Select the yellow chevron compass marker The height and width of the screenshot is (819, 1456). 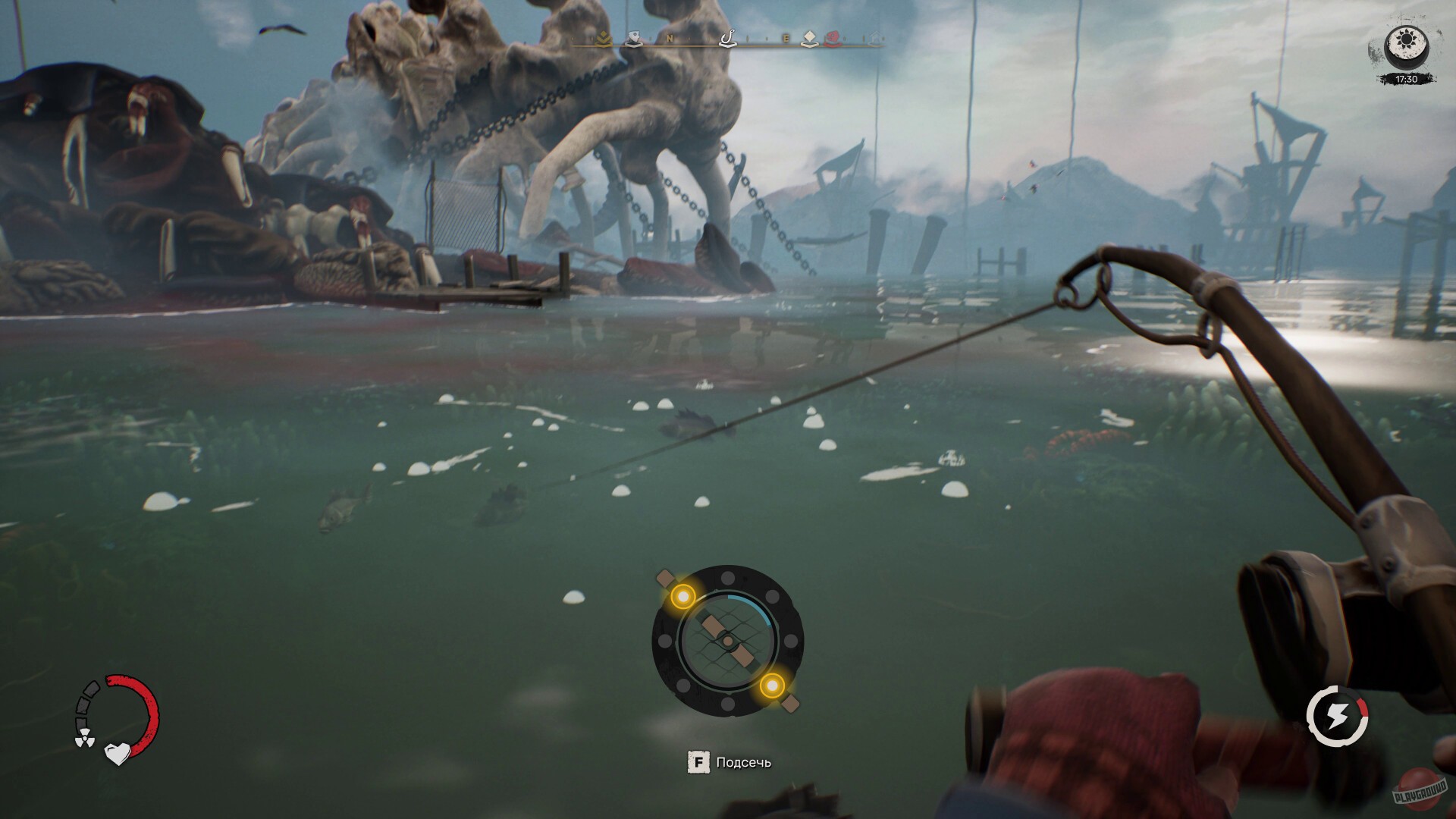tap(603, 39)
